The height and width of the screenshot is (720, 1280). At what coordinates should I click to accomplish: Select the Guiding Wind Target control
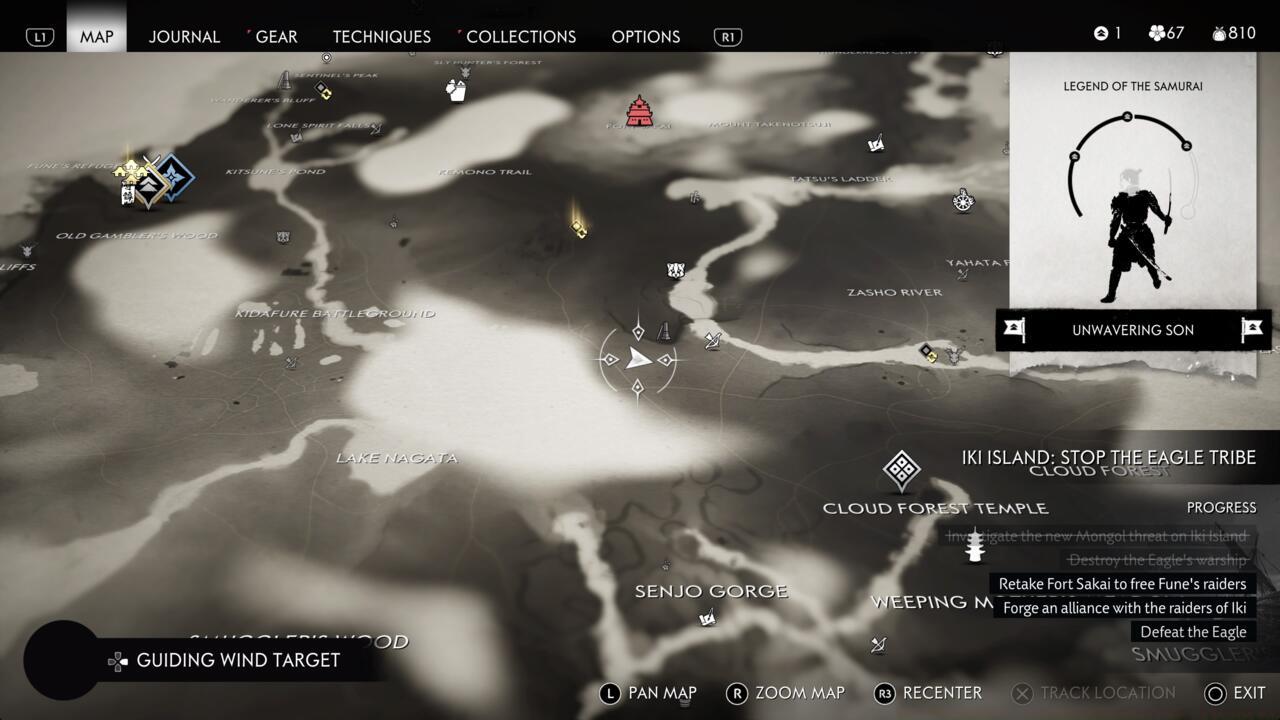click(x=237, y=660)
